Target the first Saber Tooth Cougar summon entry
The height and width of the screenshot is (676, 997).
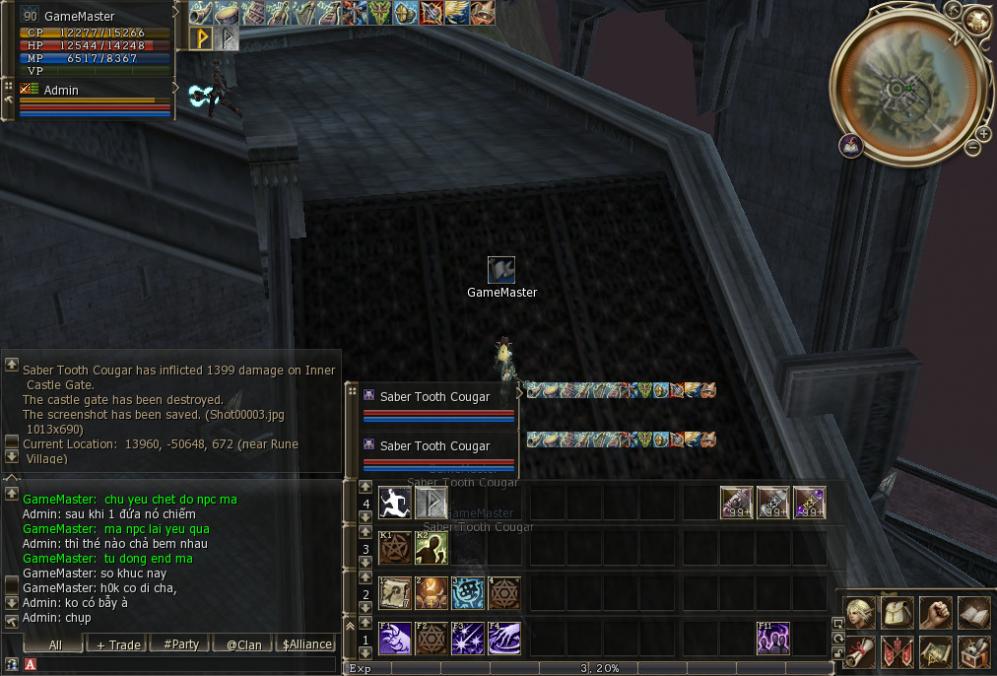point(434,397)
